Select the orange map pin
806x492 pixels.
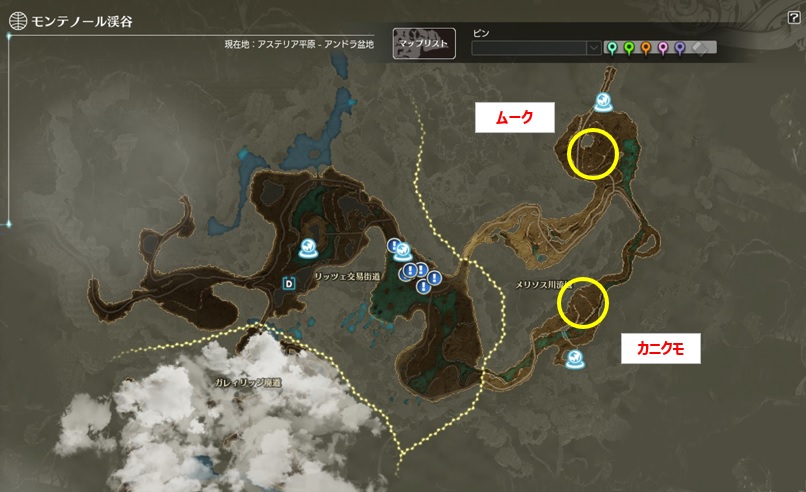point(645,47)
